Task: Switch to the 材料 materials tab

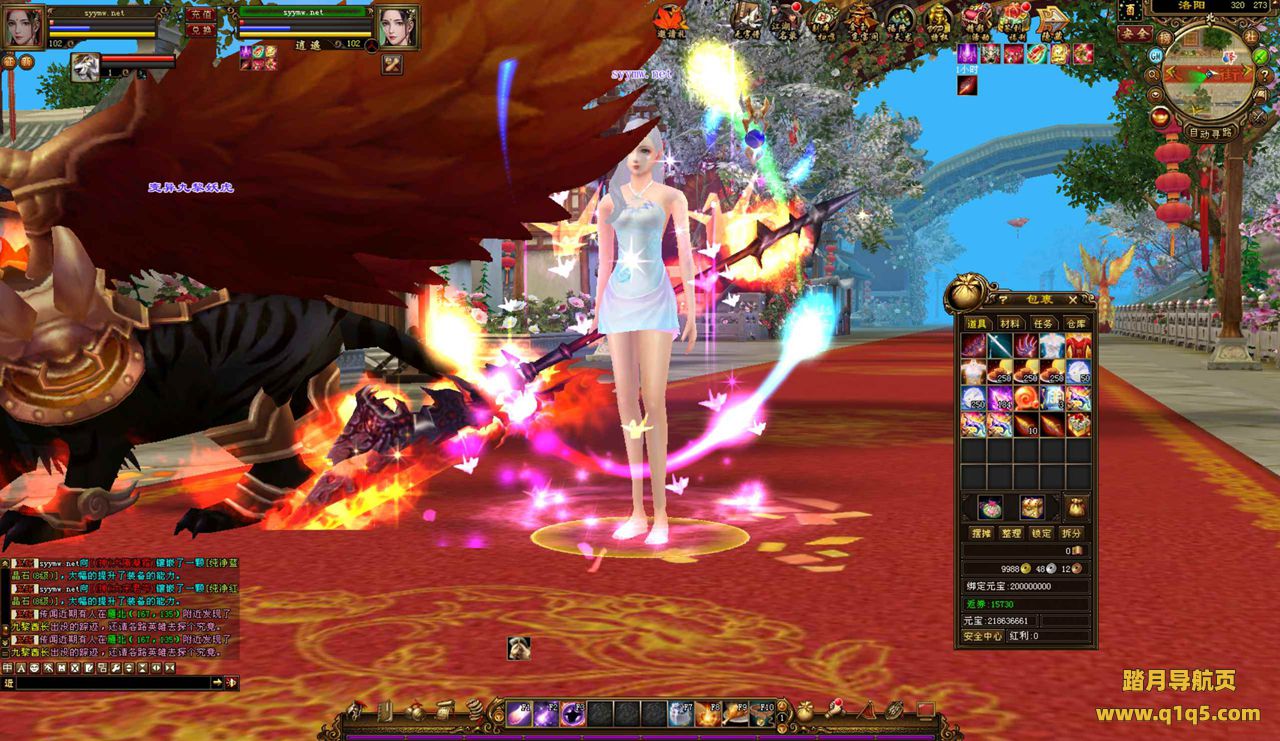Action: pyautogui.click(x=1010, y=323)
